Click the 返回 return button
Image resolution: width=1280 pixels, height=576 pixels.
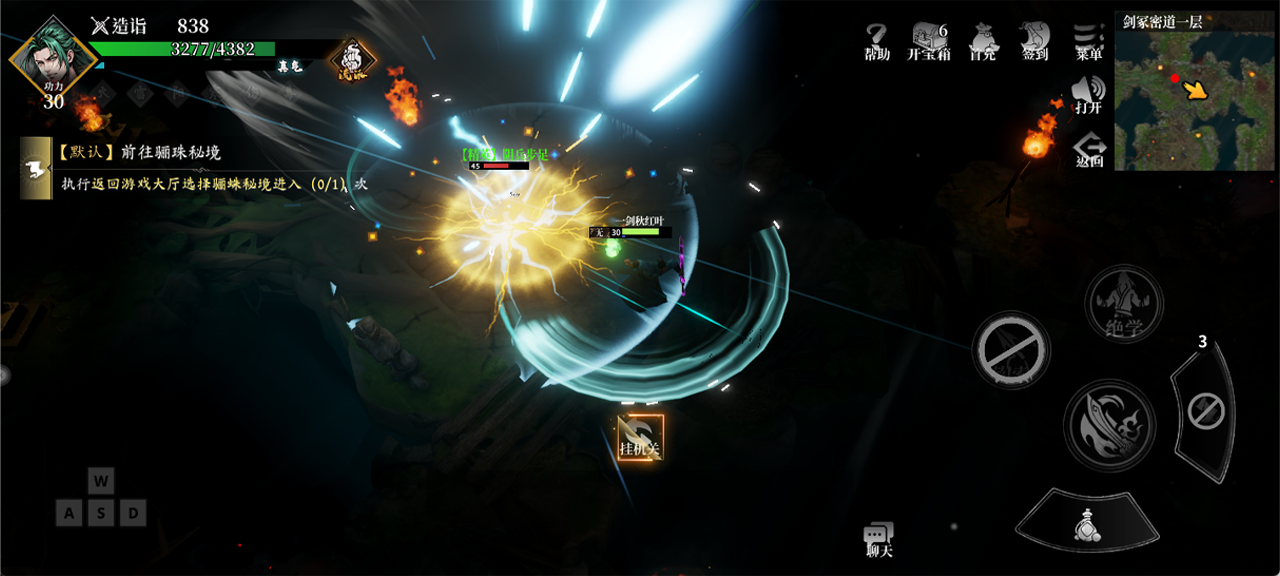pyautogui.click(x=1089, y=150)
